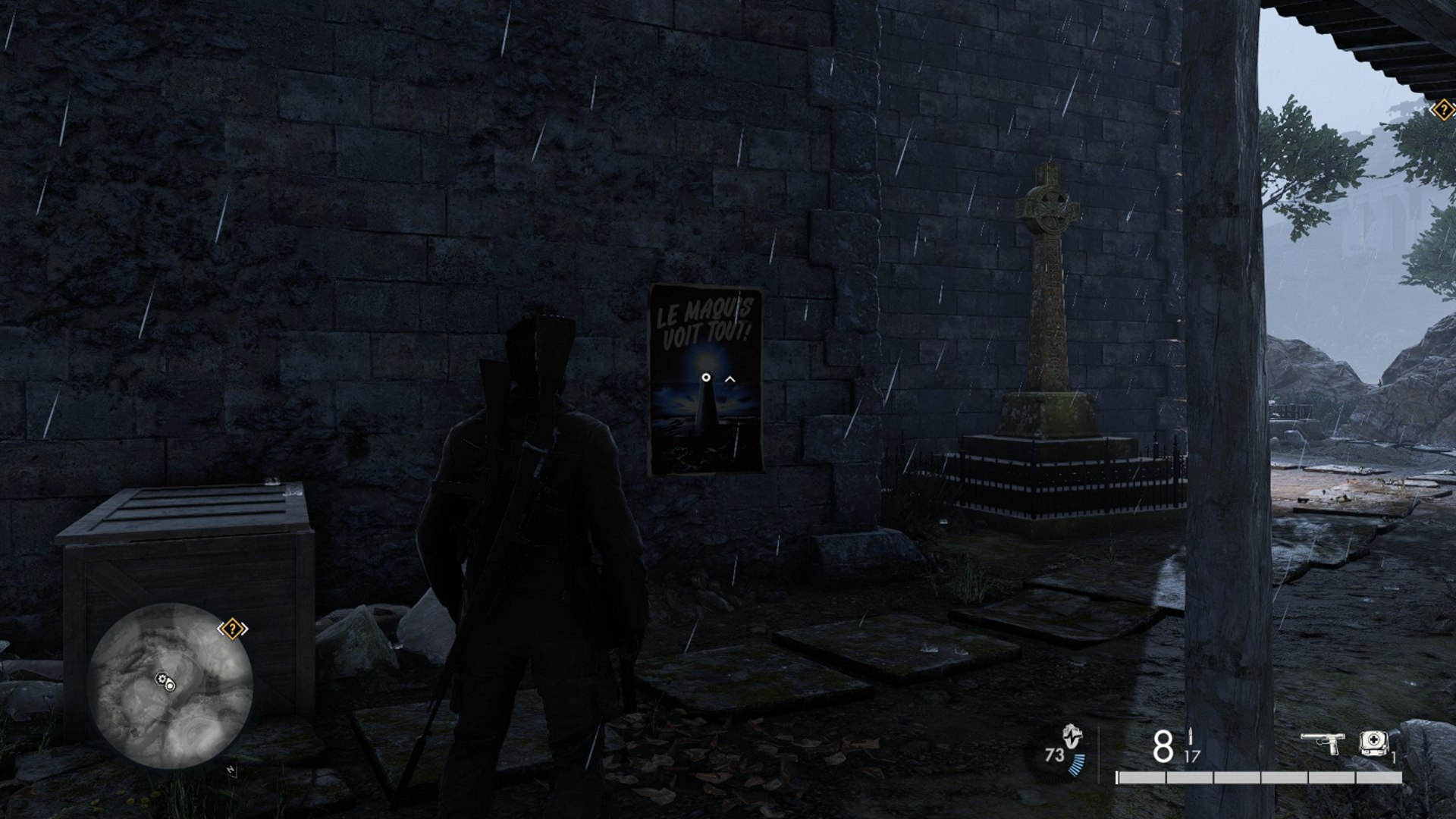Click the heart rate indicator icon
Viewport: 1456px width, 819px height.
[x=1070, y=736]
